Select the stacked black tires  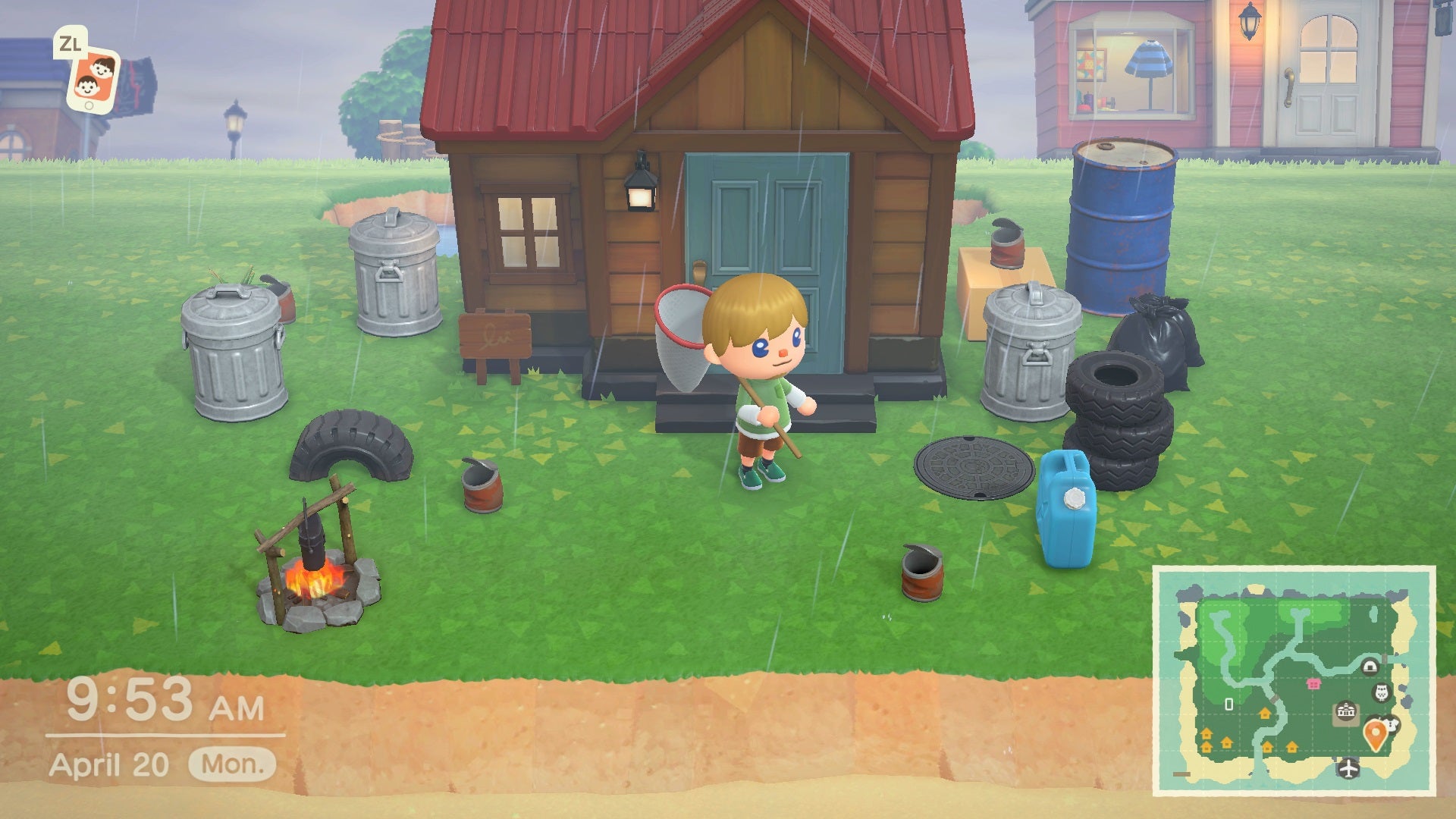[1119, 413]
